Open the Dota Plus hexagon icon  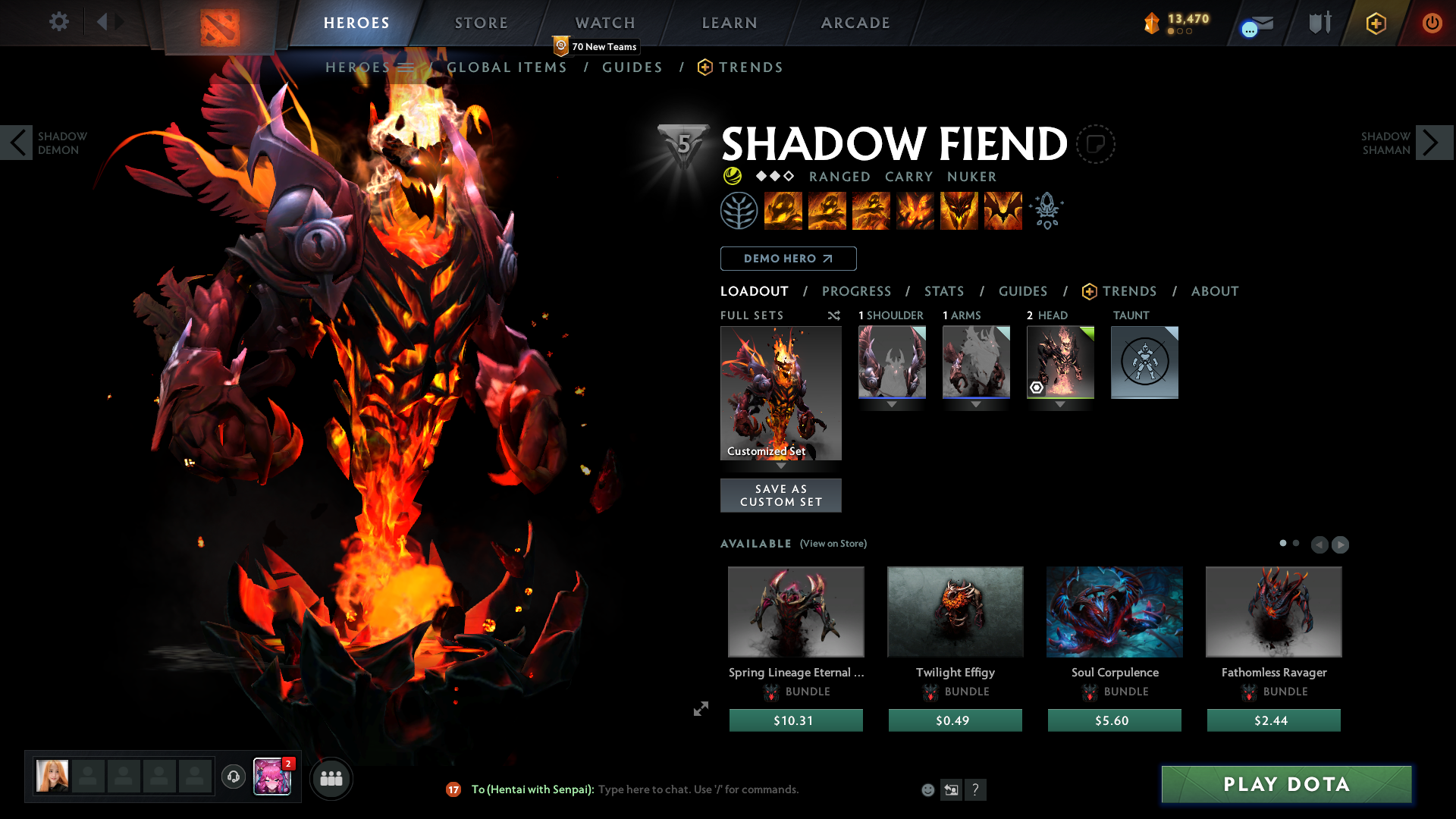pyautogui.click(x=1375, y=23)
